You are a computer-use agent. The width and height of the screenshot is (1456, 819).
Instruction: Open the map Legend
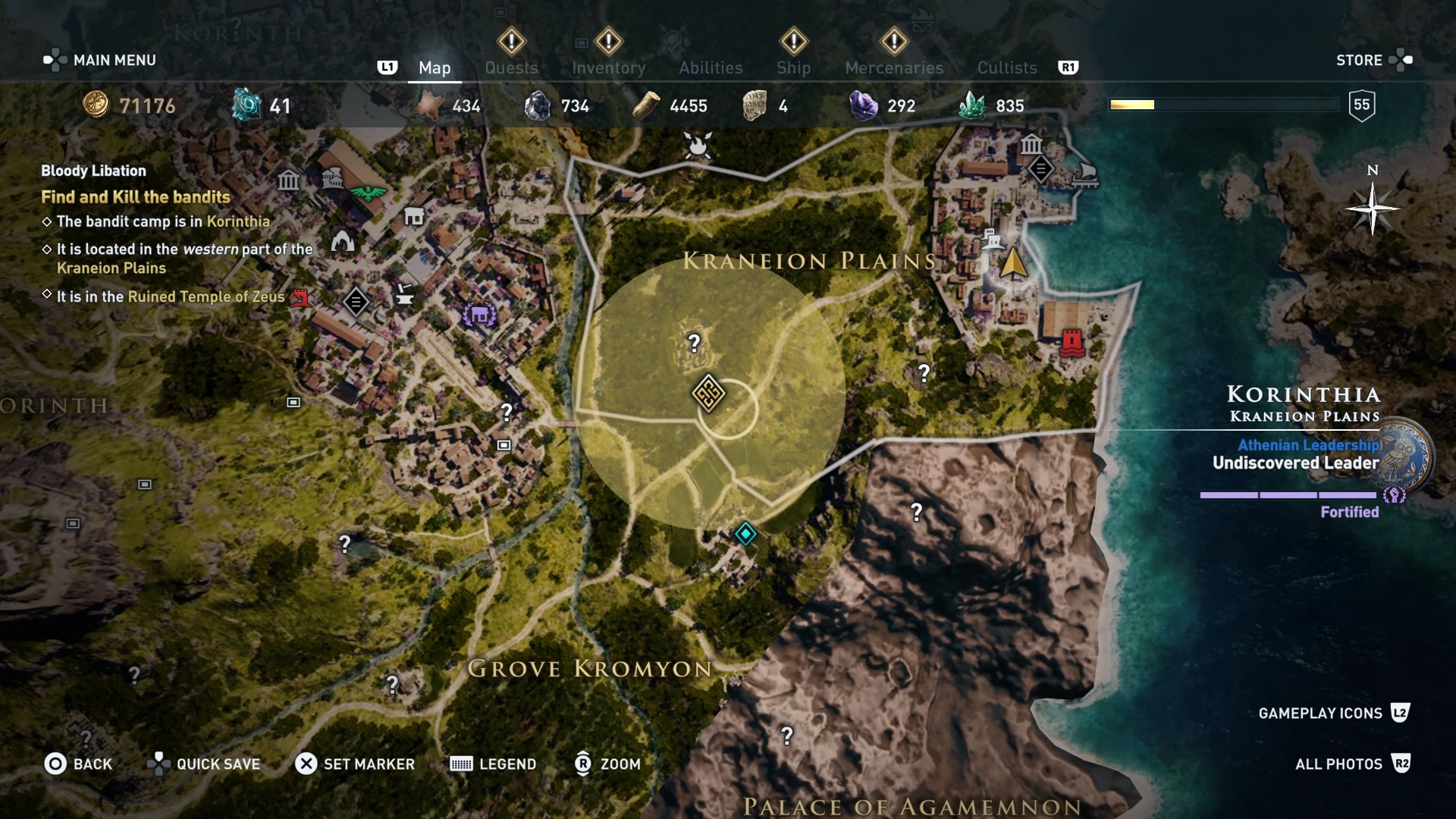(x=493, y=764)
